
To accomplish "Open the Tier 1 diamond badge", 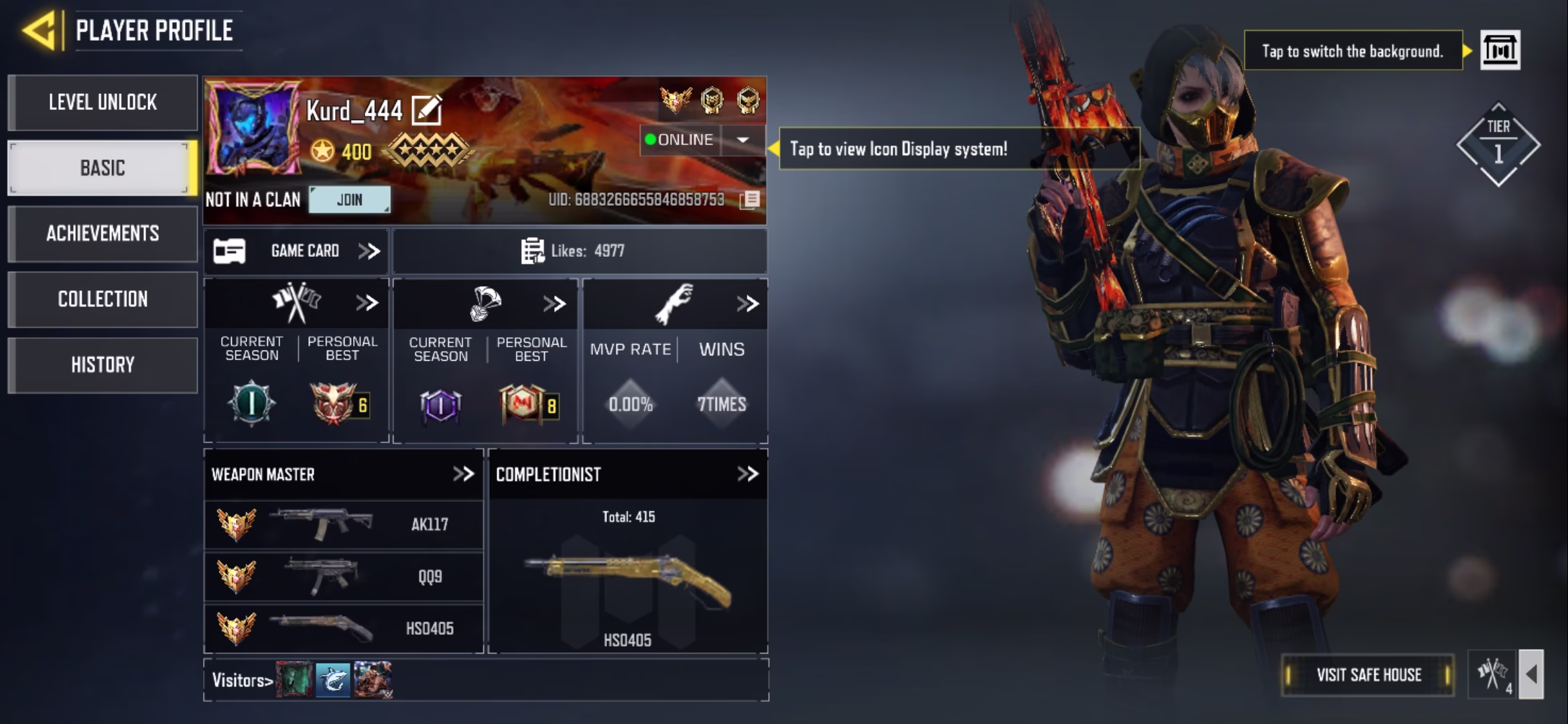I will [x=1498, y=144].
